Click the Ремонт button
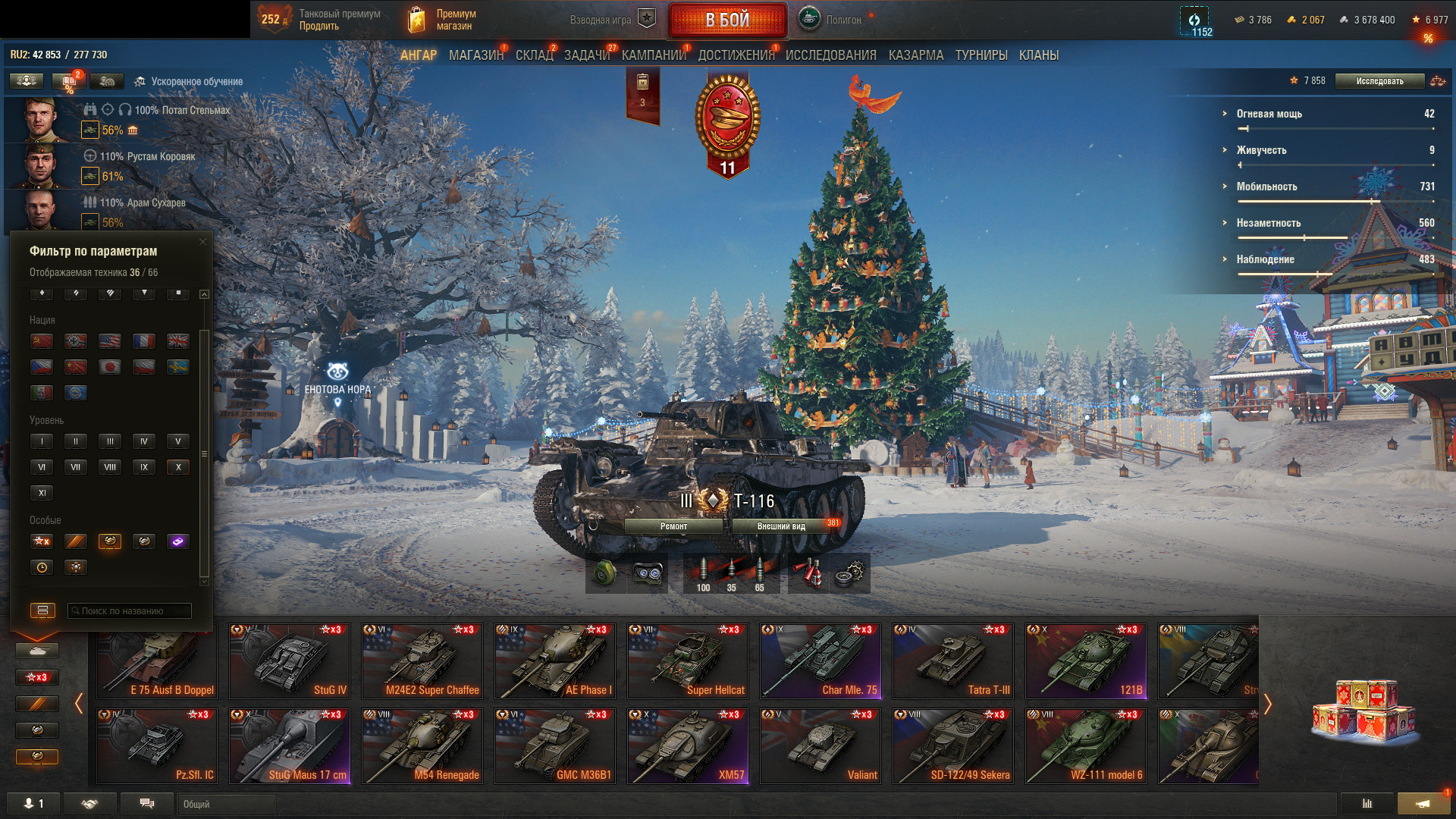 (x=673, y=526)
